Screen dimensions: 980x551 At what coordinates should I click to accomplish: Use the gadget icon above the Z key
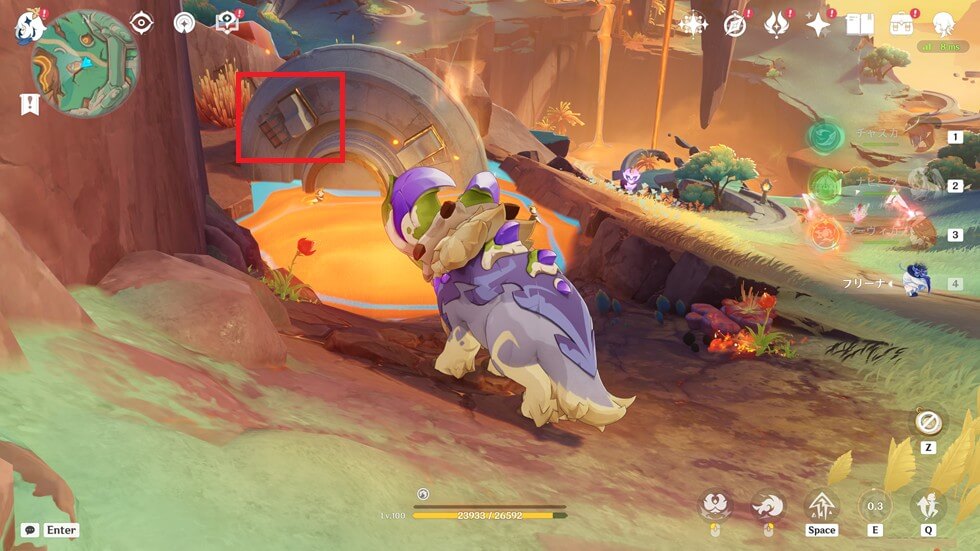tap(927, 420)
